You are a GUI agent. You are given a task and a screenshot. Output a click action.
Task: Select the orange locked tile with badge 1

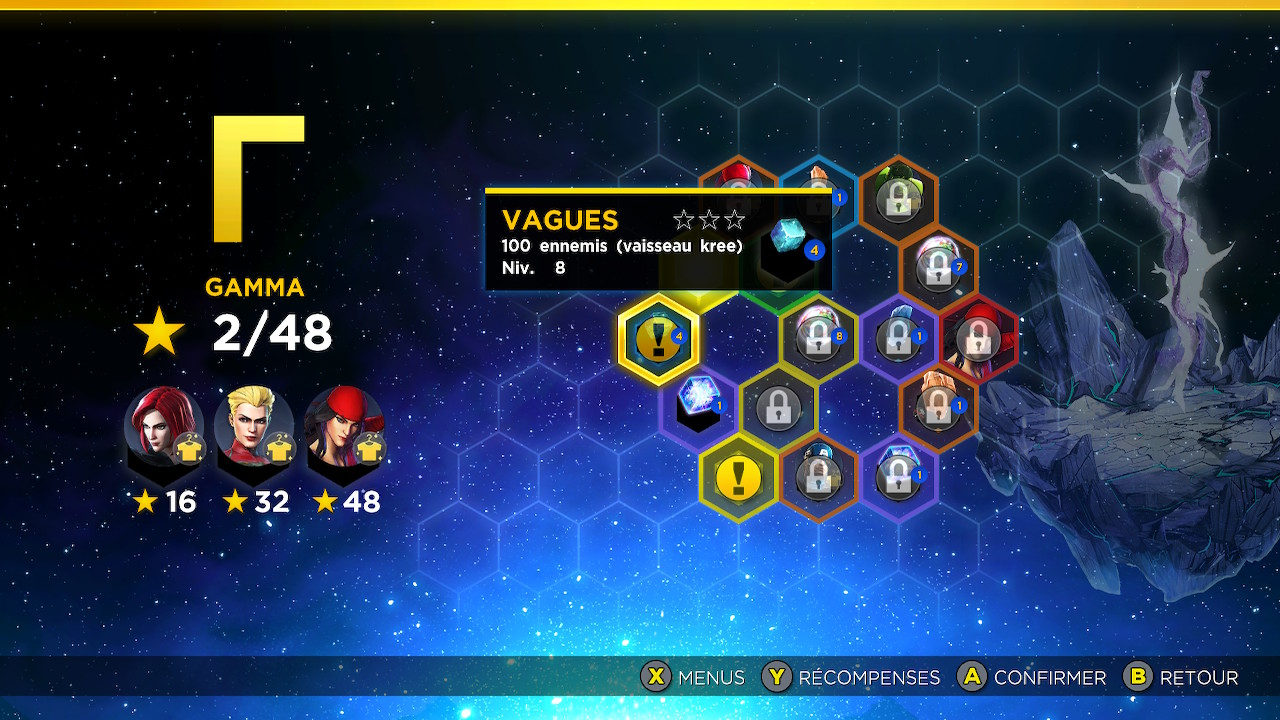[938, 407]
